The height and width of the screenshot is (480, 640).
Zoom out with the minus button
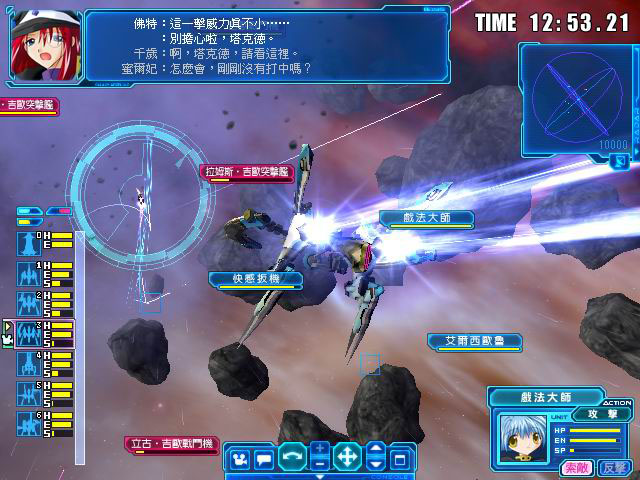coord(319,465)
